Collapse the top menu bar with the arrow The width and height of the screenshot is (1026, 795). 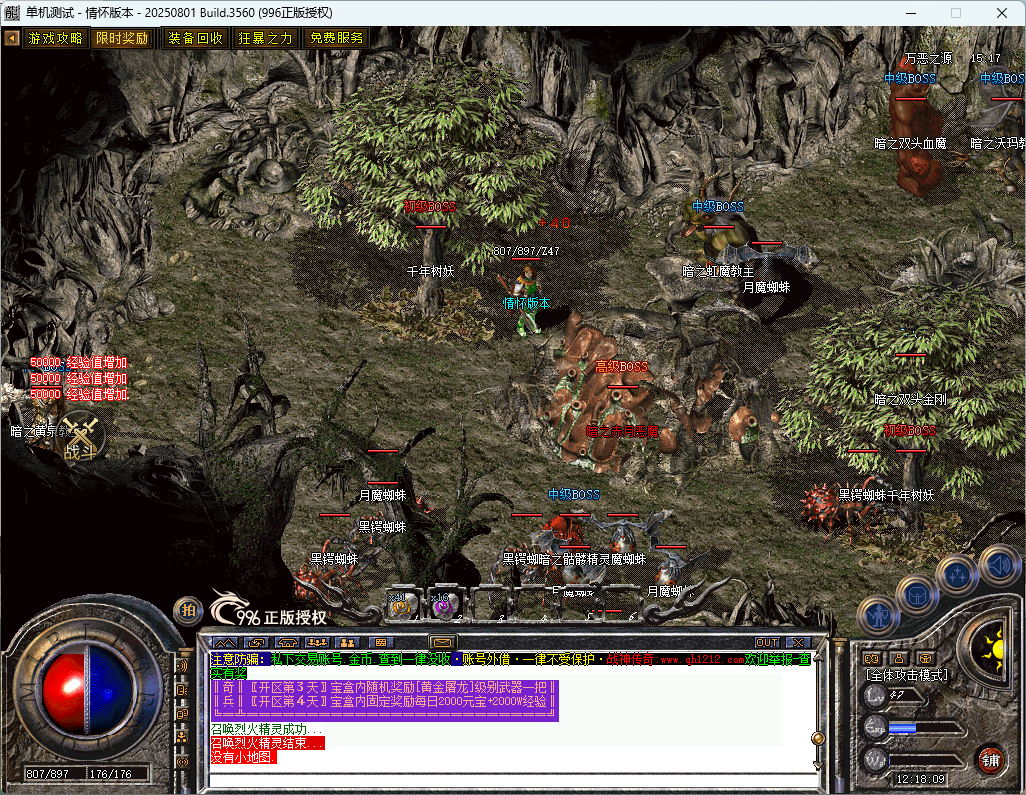point(12,38)
